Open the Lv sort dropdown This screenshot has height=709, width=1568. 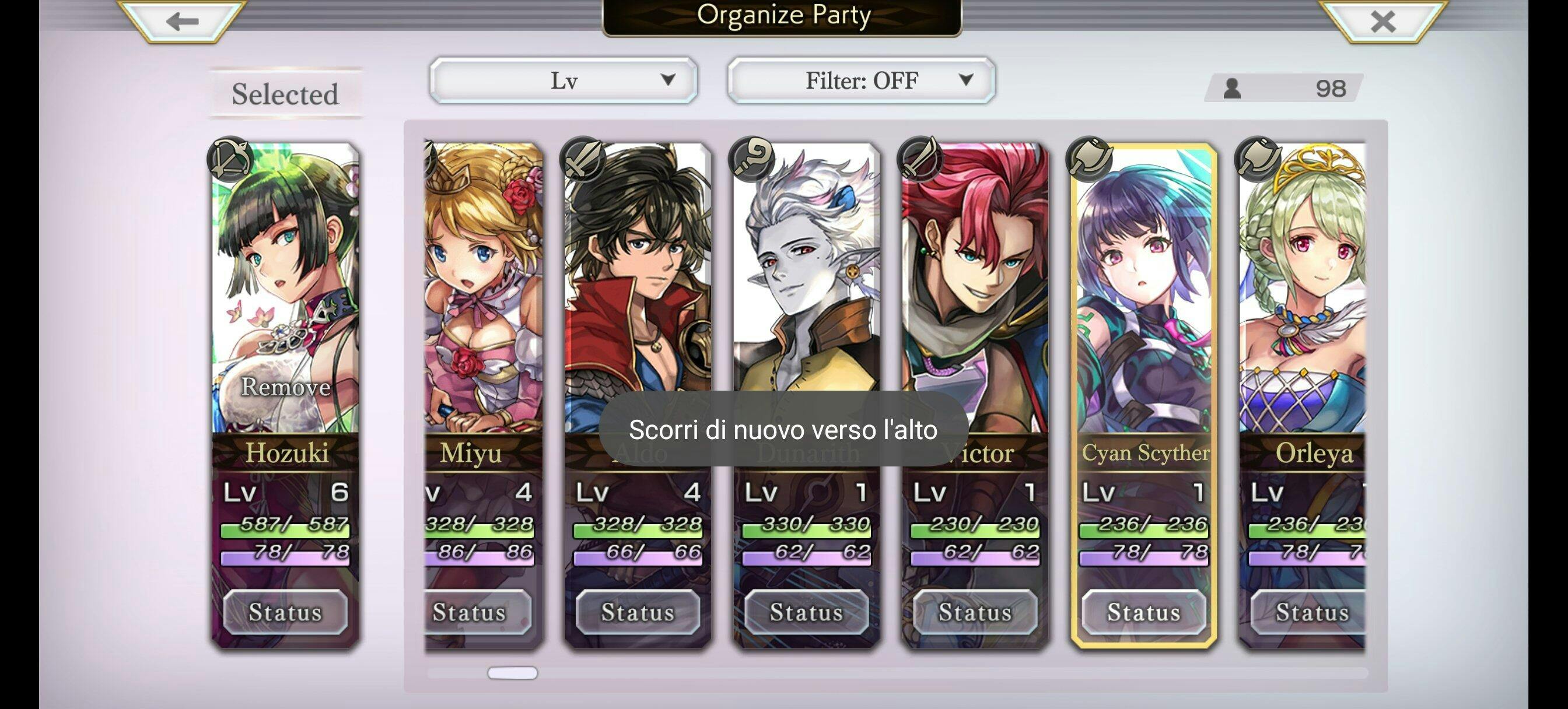[563, 80]
